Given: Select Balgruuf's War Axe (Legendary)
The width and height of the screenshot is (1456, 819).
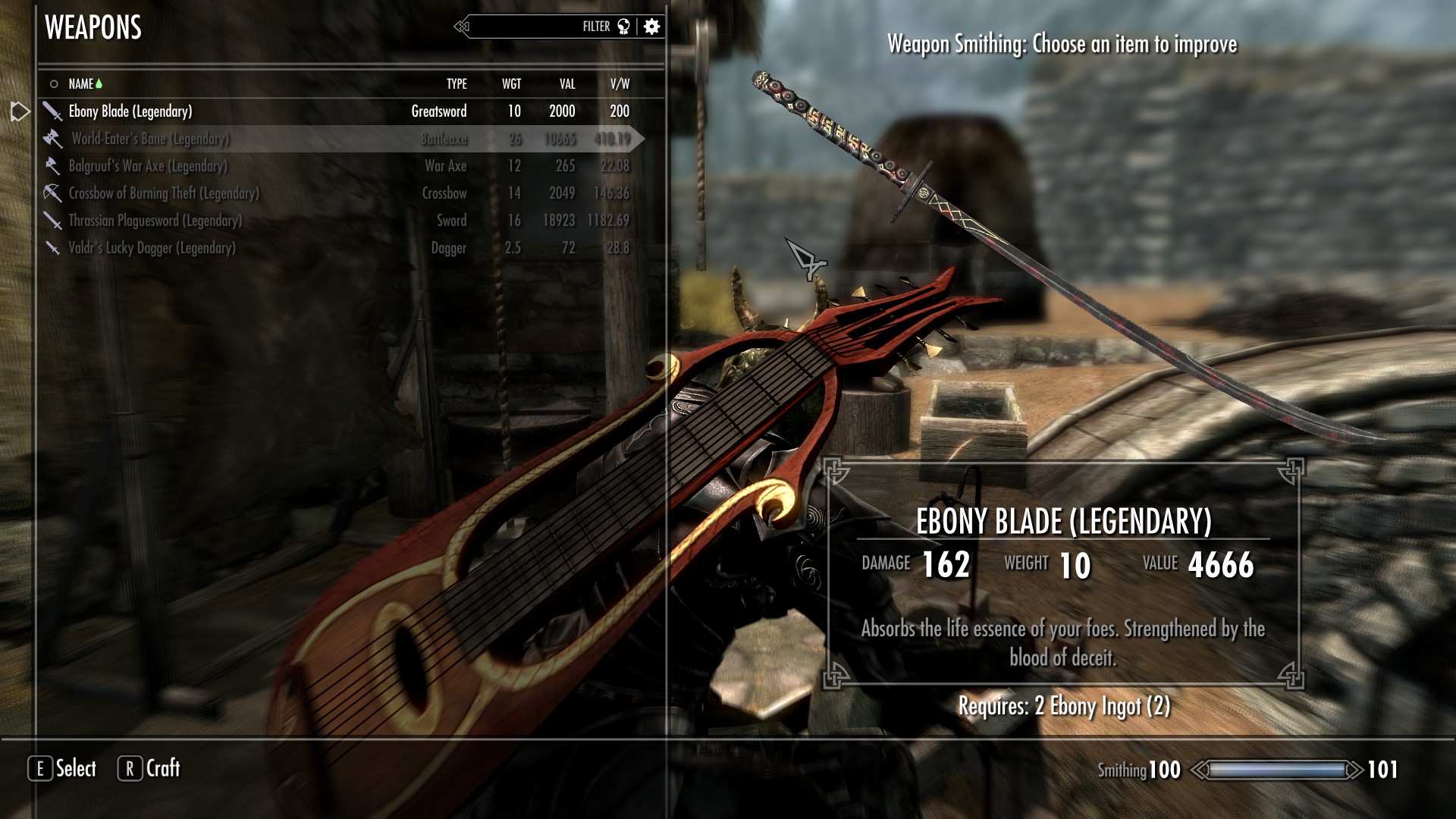Looking at the screenshot, I should point(148,166).
